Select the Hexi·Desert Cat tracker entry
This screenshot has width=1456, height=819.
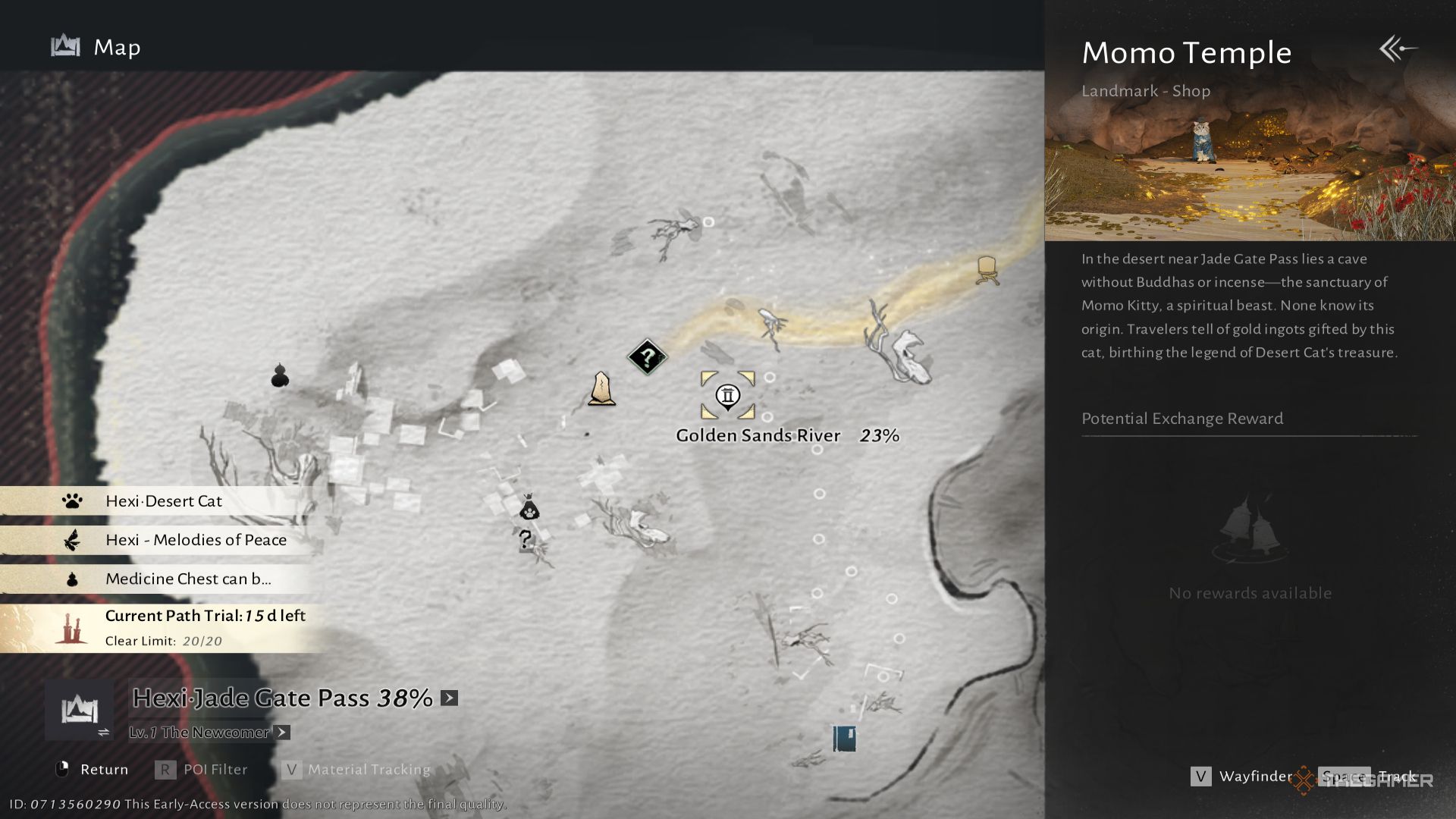pos(163,501)
